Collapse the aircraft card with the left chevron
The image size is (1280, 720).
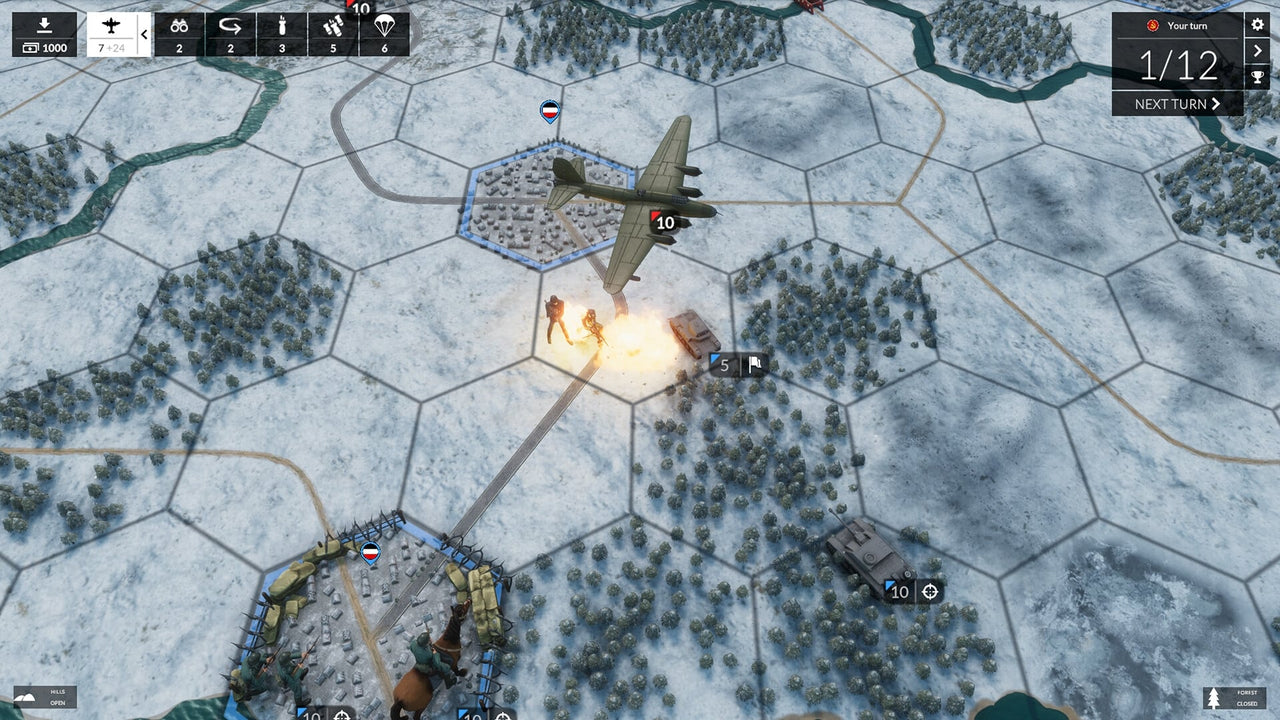[143, 33]
